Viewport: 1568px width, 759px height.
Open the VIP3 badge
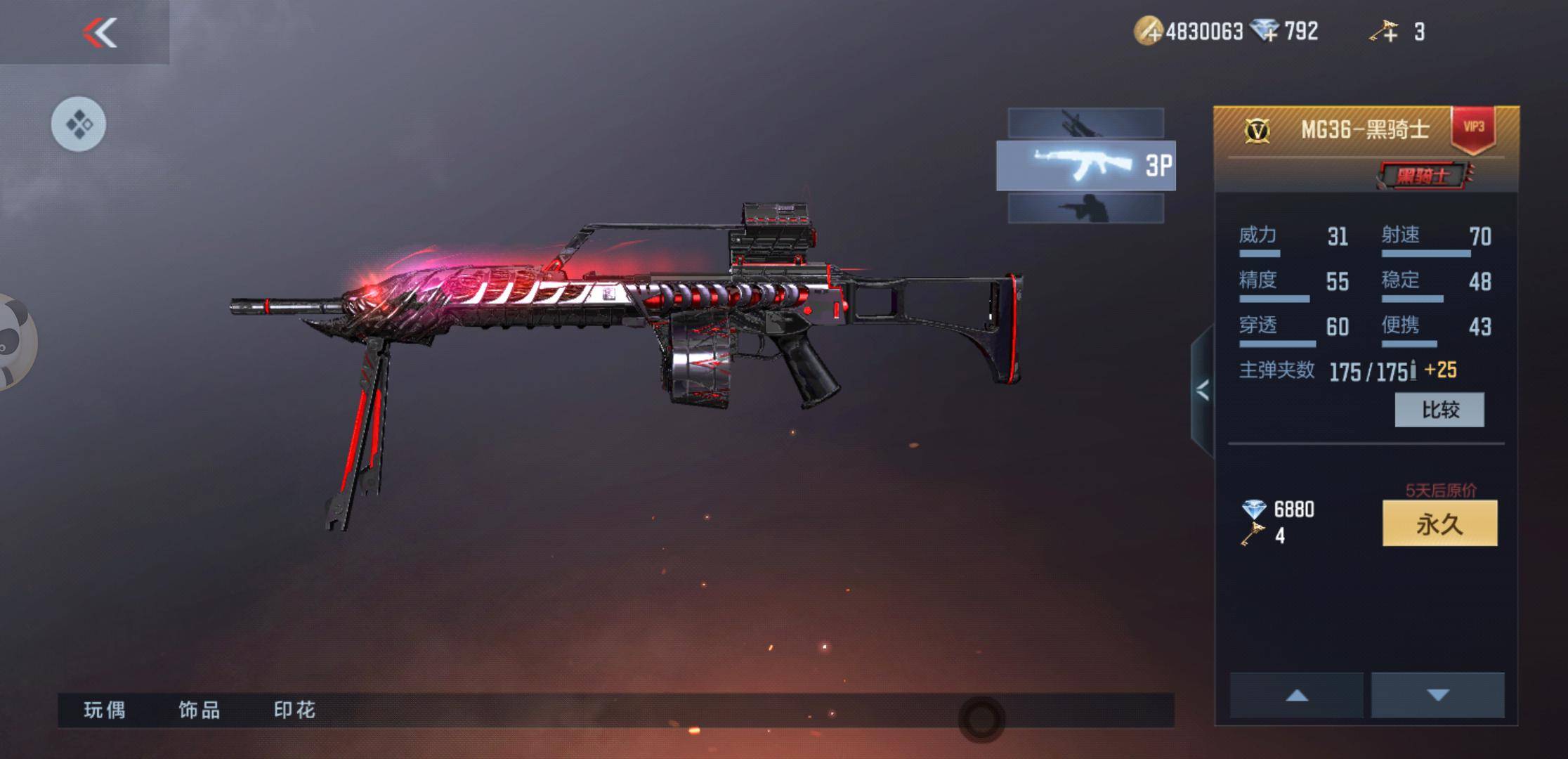pos(1473,128)
